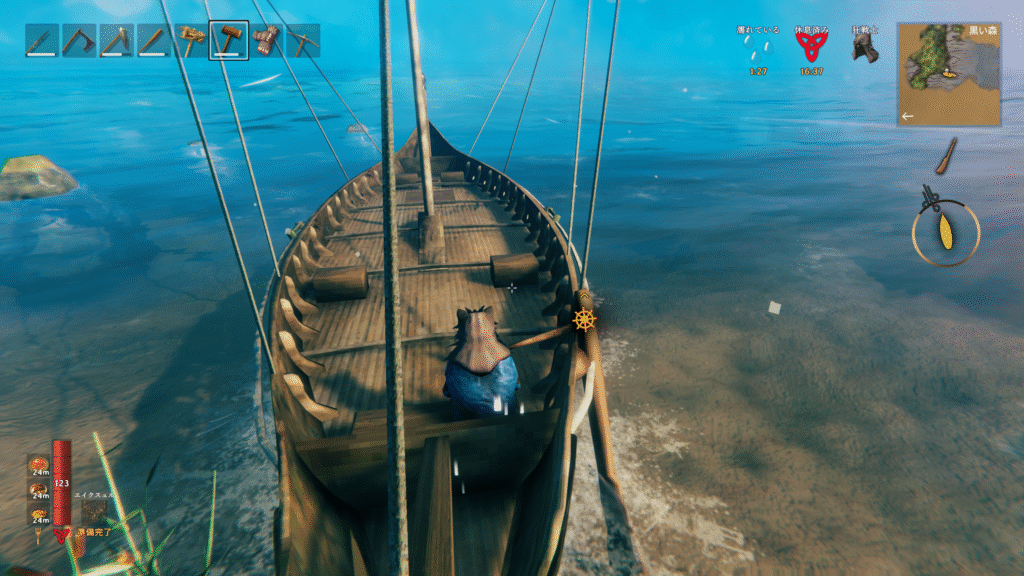Open the minimap showing the Black Forest
The width and height of the screenshot is (1024, 576).
(948, 74)
